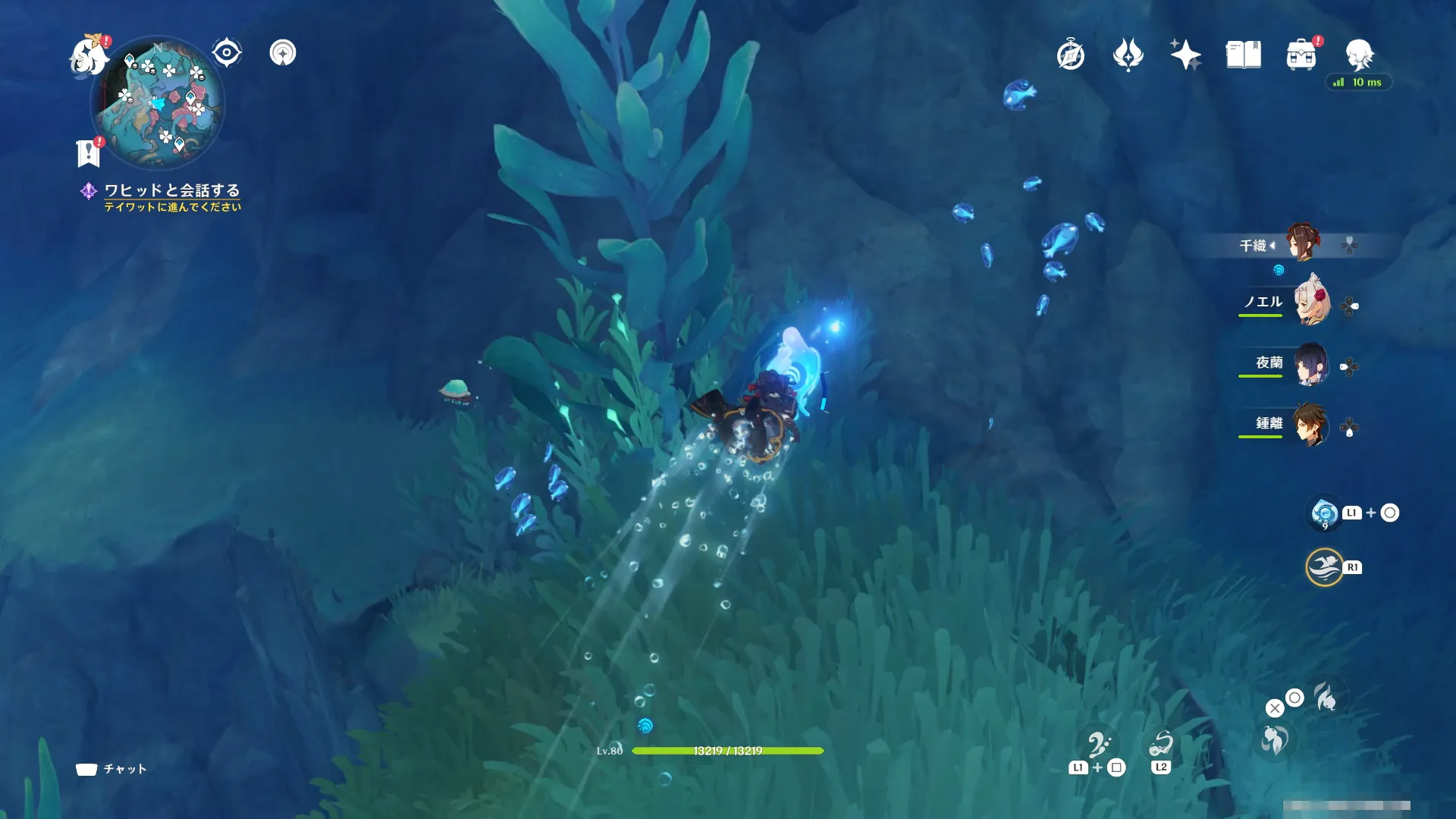The height and width of the screenshot is (819, 1456).
Task: Open the character profile head icon
Action: [x=1359, y=55]
